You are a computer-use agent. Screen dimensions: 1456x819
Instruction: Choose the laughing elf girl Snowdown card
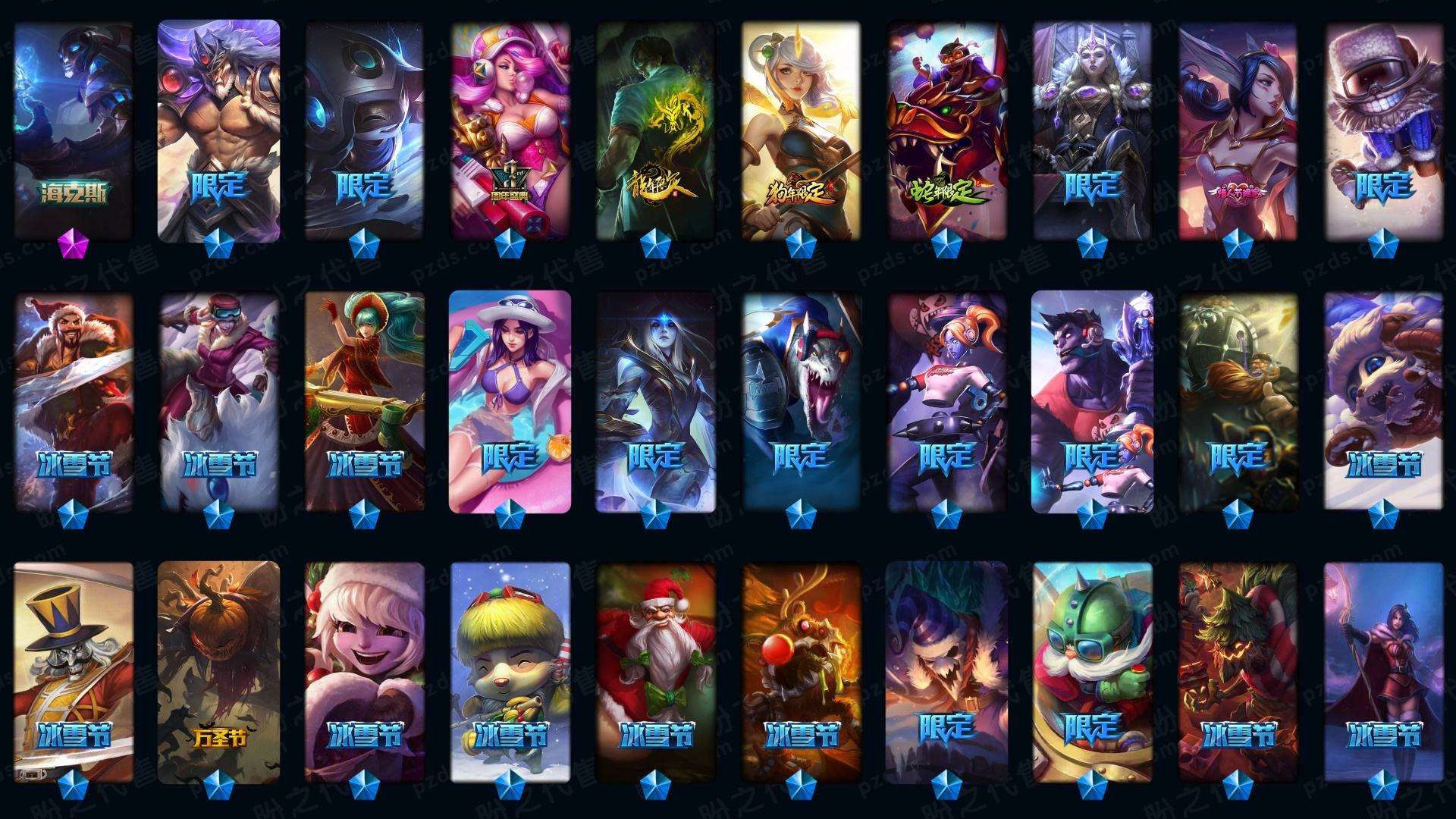click(x=365, y=671)
